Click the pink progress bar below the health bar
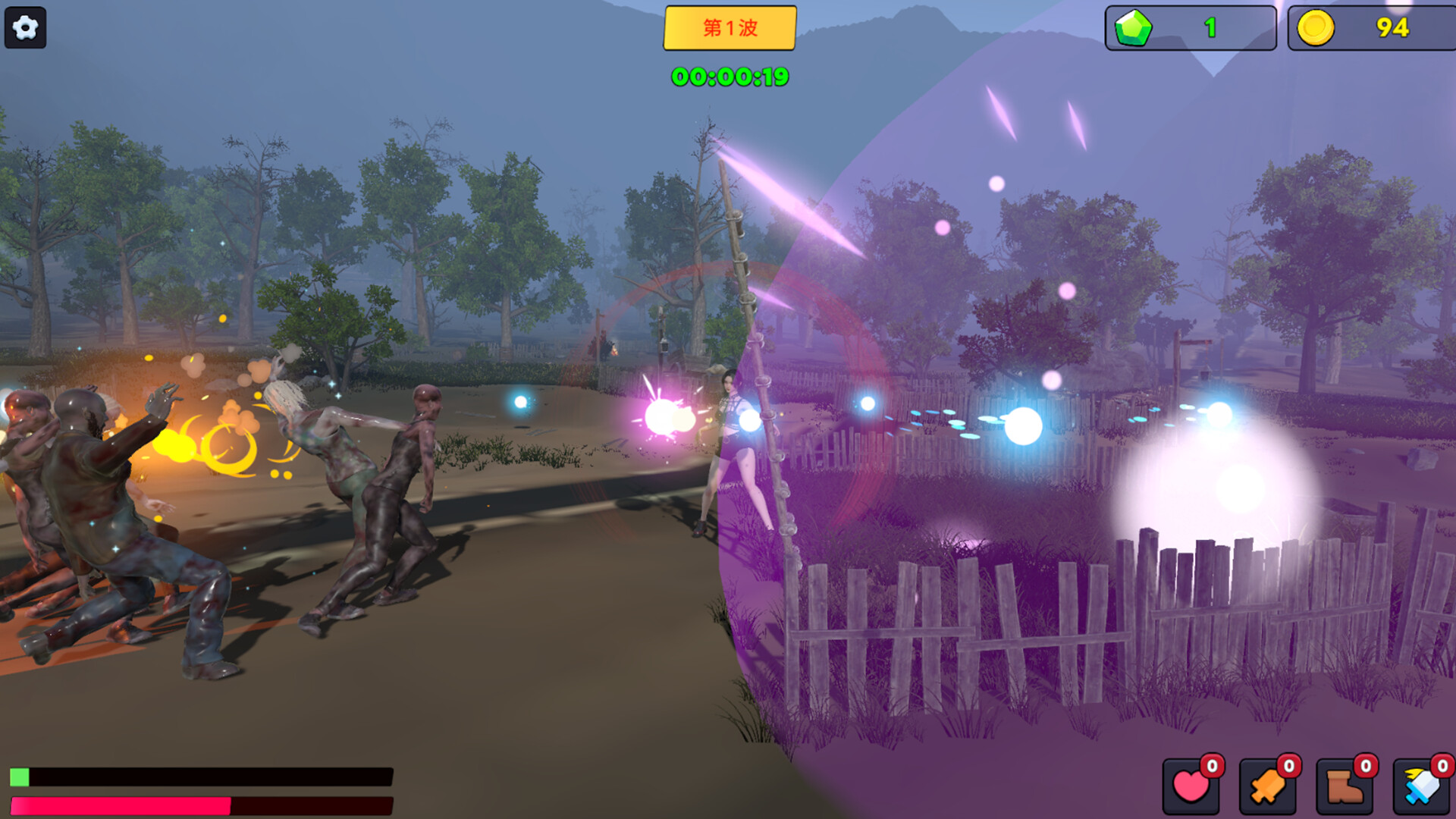This screenshot has height=819, width=1456. point(121,805)
